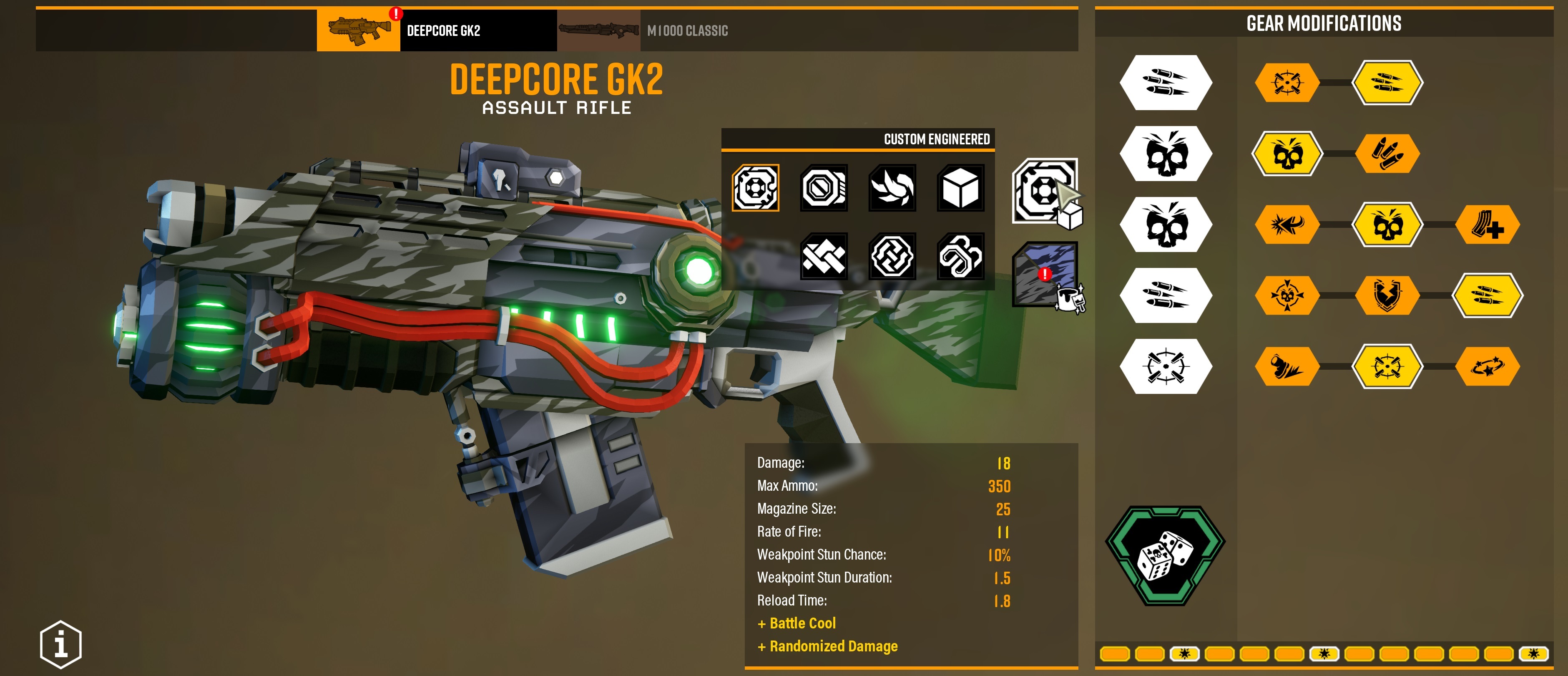Select the magazine-plus modification in tier three
Image resolution: width=1568 pixels, height=676 pixels.
coord(1487,225)
